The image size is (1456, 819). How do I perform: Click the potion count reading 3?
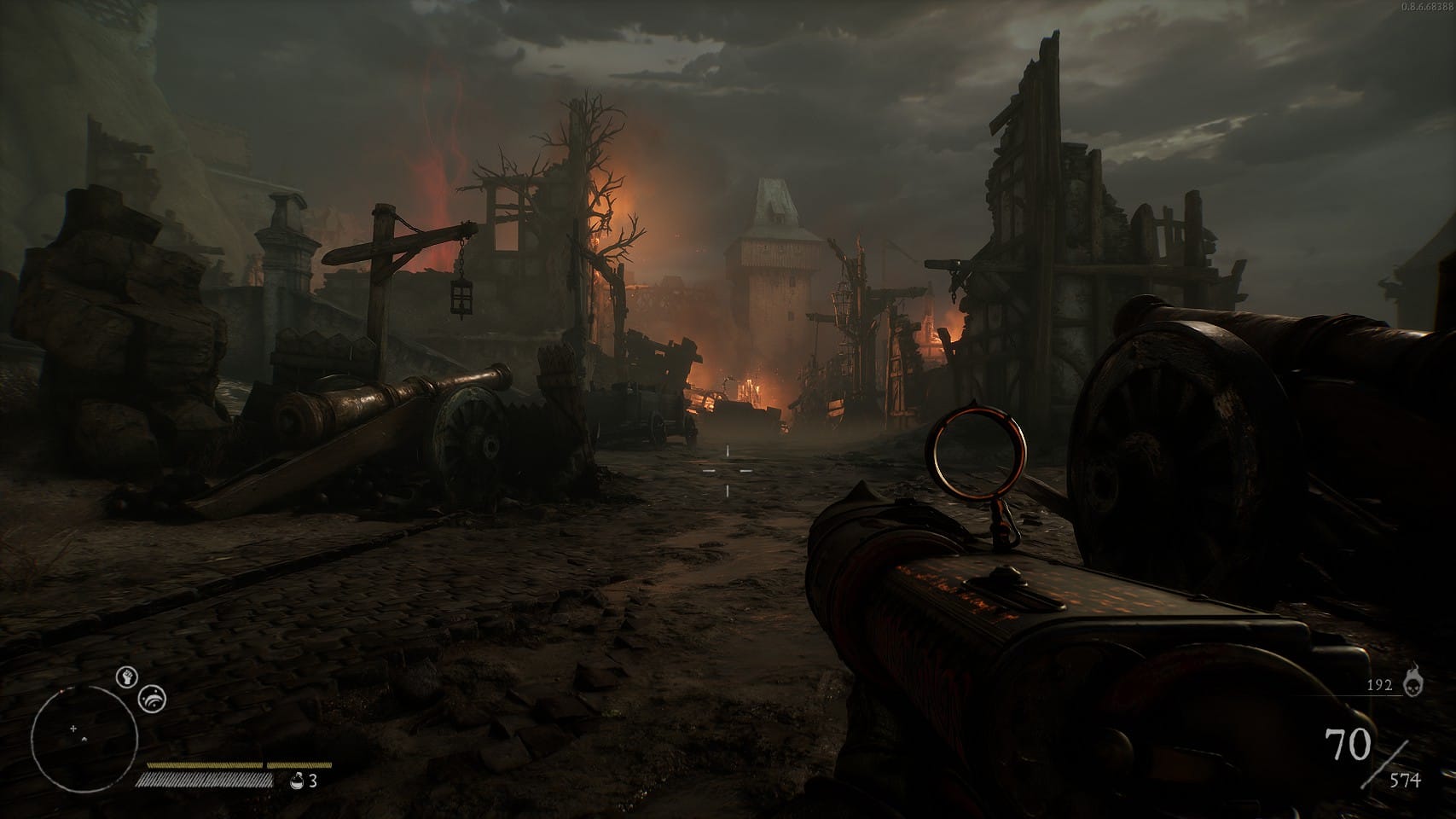pos(312,781)
